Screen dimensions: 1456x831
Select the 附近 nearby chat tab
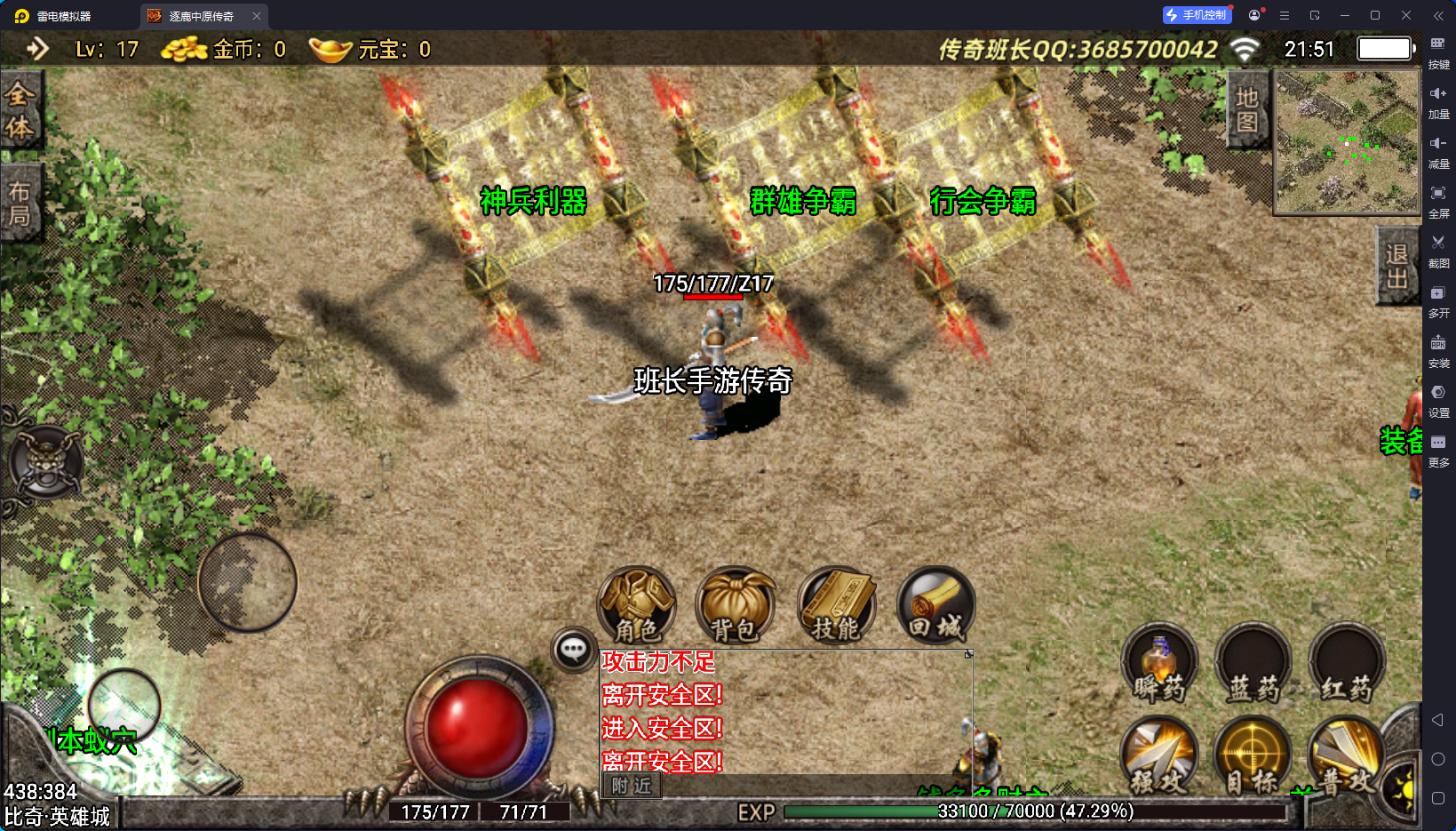click(632, 786)
